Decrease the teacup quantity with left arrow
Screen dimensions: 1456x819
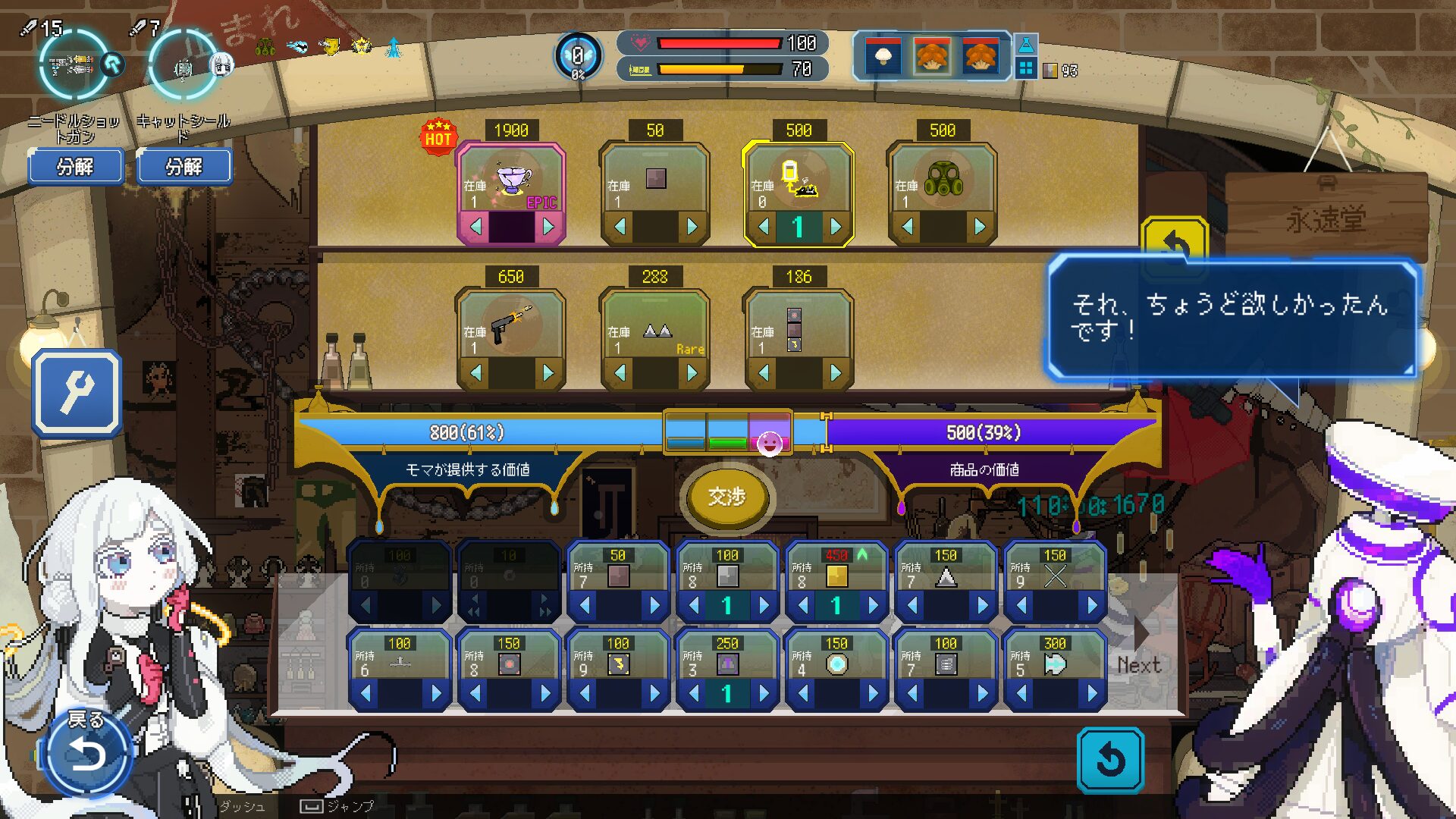coord(476,226)
